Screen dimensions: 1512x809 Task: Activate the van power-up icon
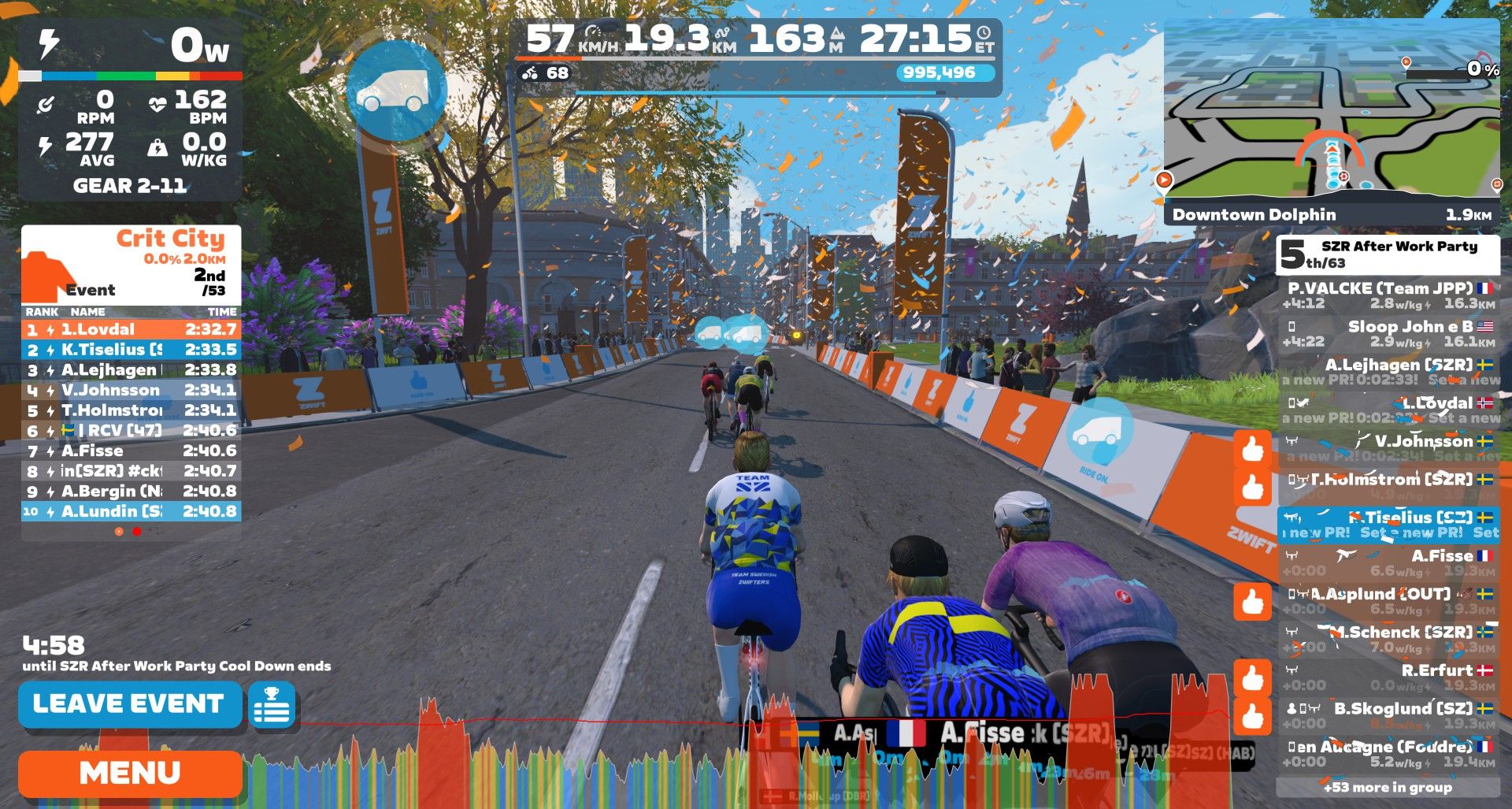(396, 88)
